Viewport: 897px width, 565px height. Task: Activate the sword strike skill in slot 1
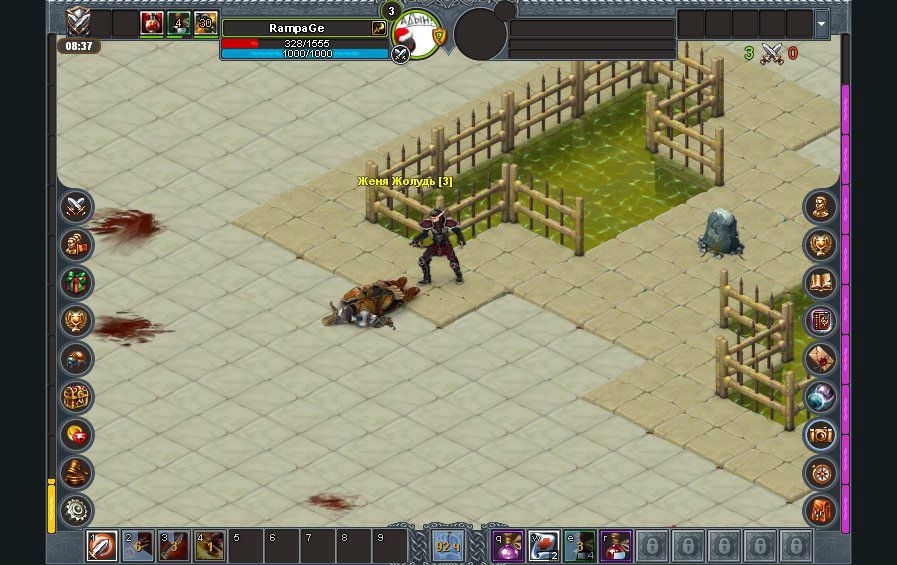click(101, 546)
